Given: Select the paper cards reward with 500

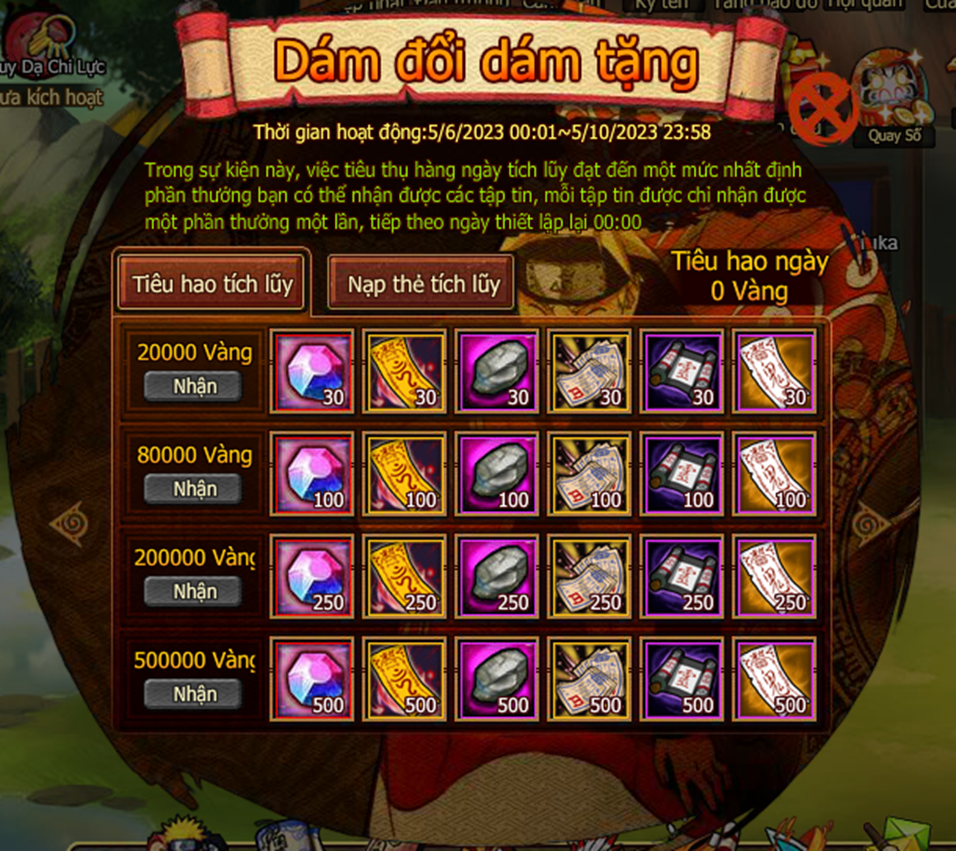Looking at the screenshot, I should (589, 678).
